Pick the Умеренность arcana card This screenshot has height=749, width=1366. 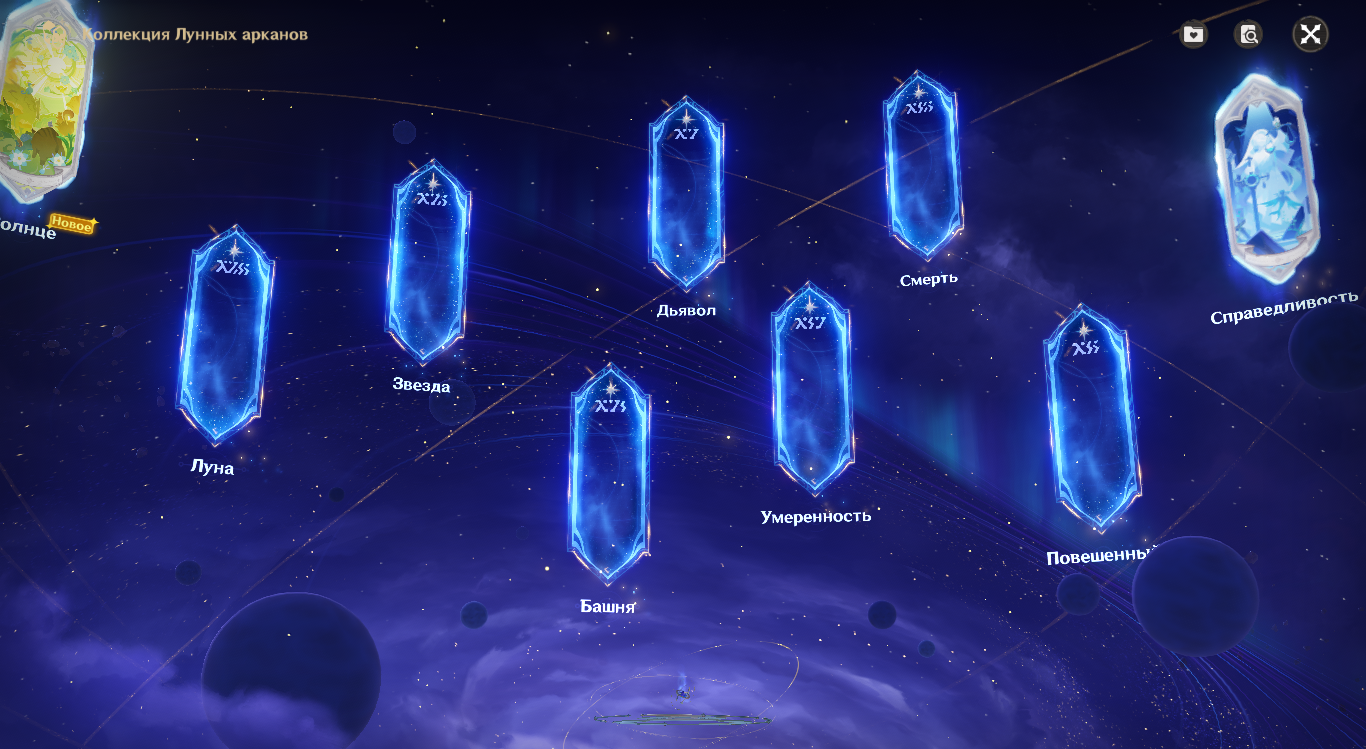click(812, 388)
